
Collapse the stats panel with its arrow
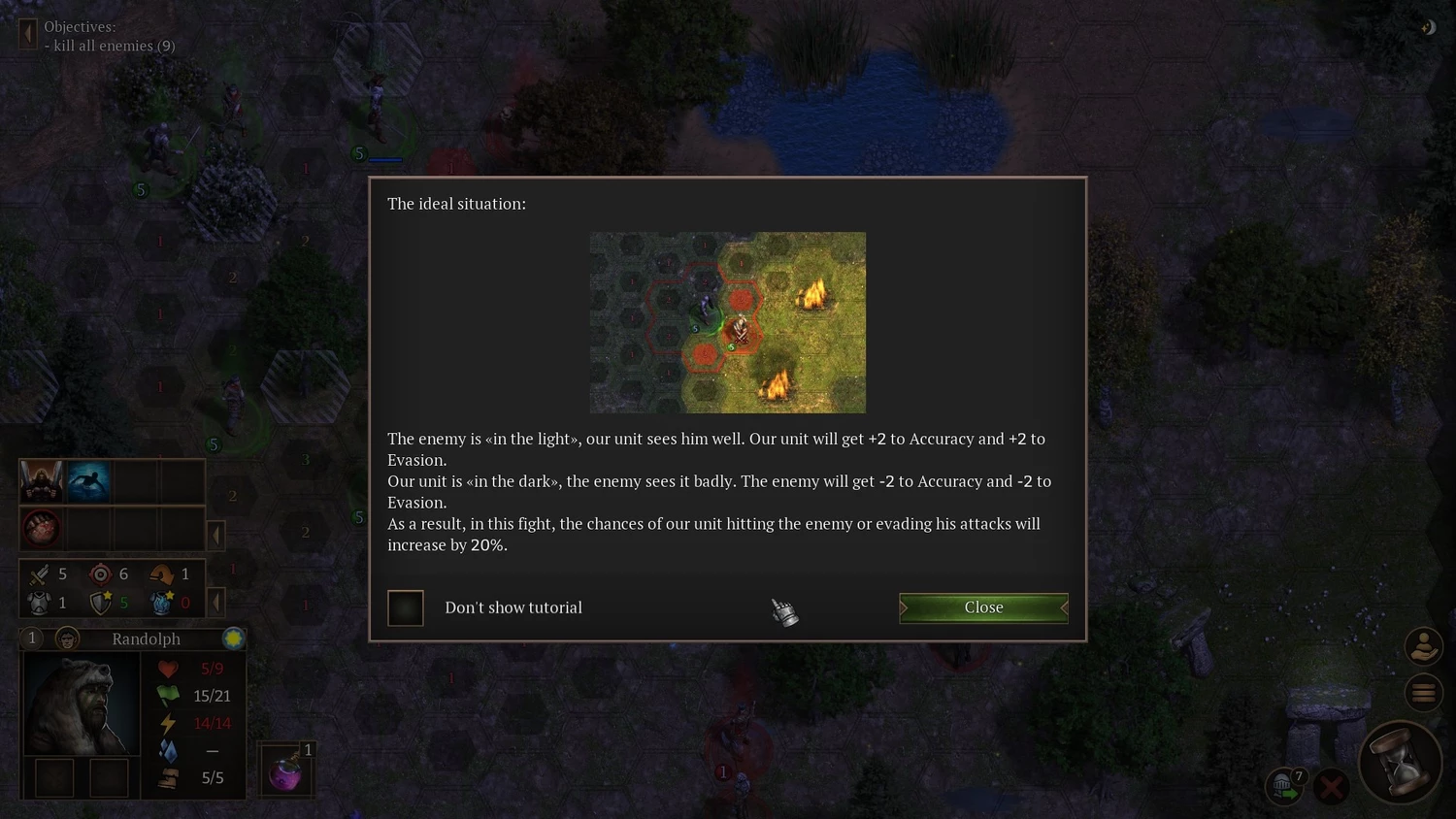click(x=216, y=603)
